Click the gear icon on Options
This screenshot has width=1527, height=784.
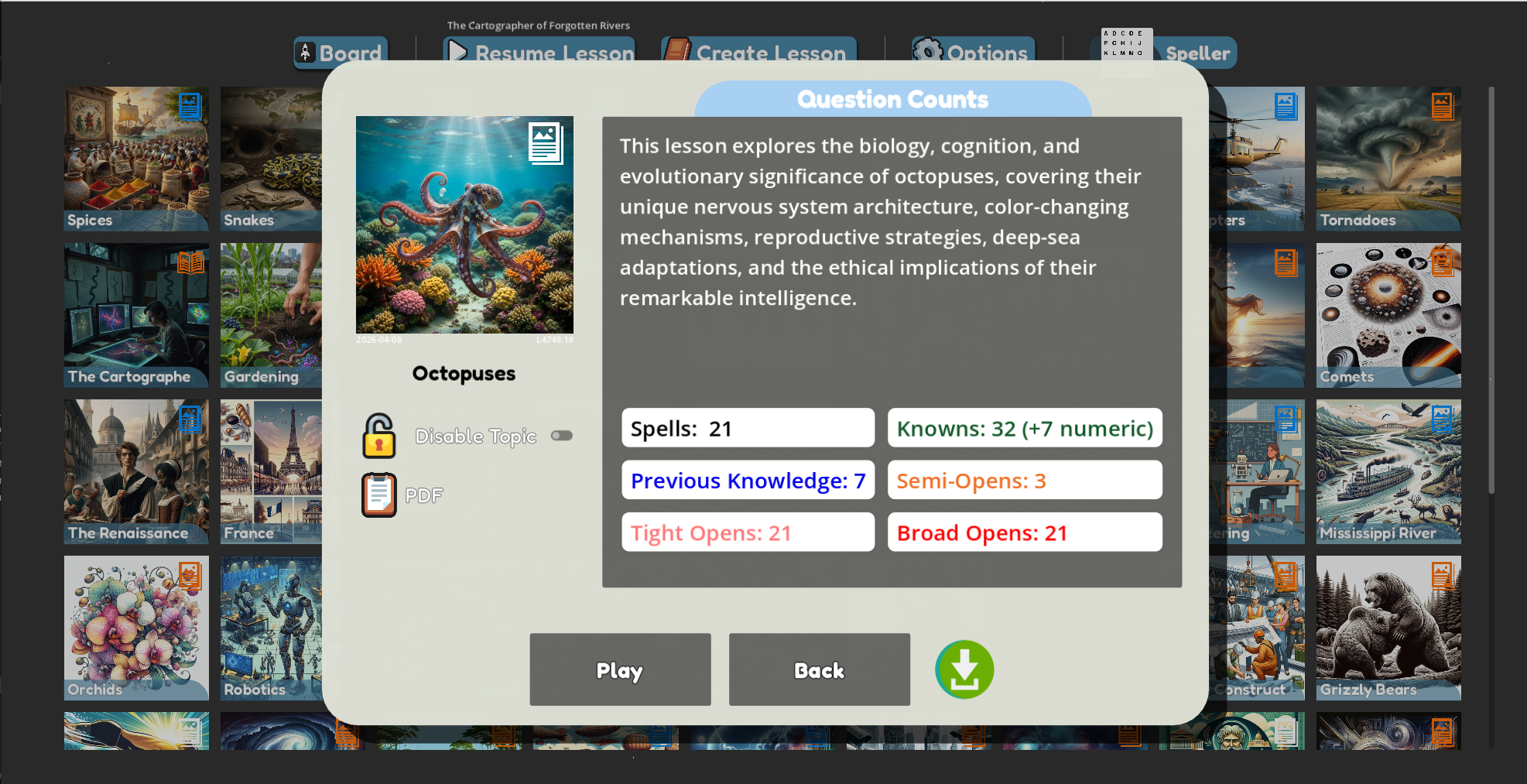tap(926, 51)
